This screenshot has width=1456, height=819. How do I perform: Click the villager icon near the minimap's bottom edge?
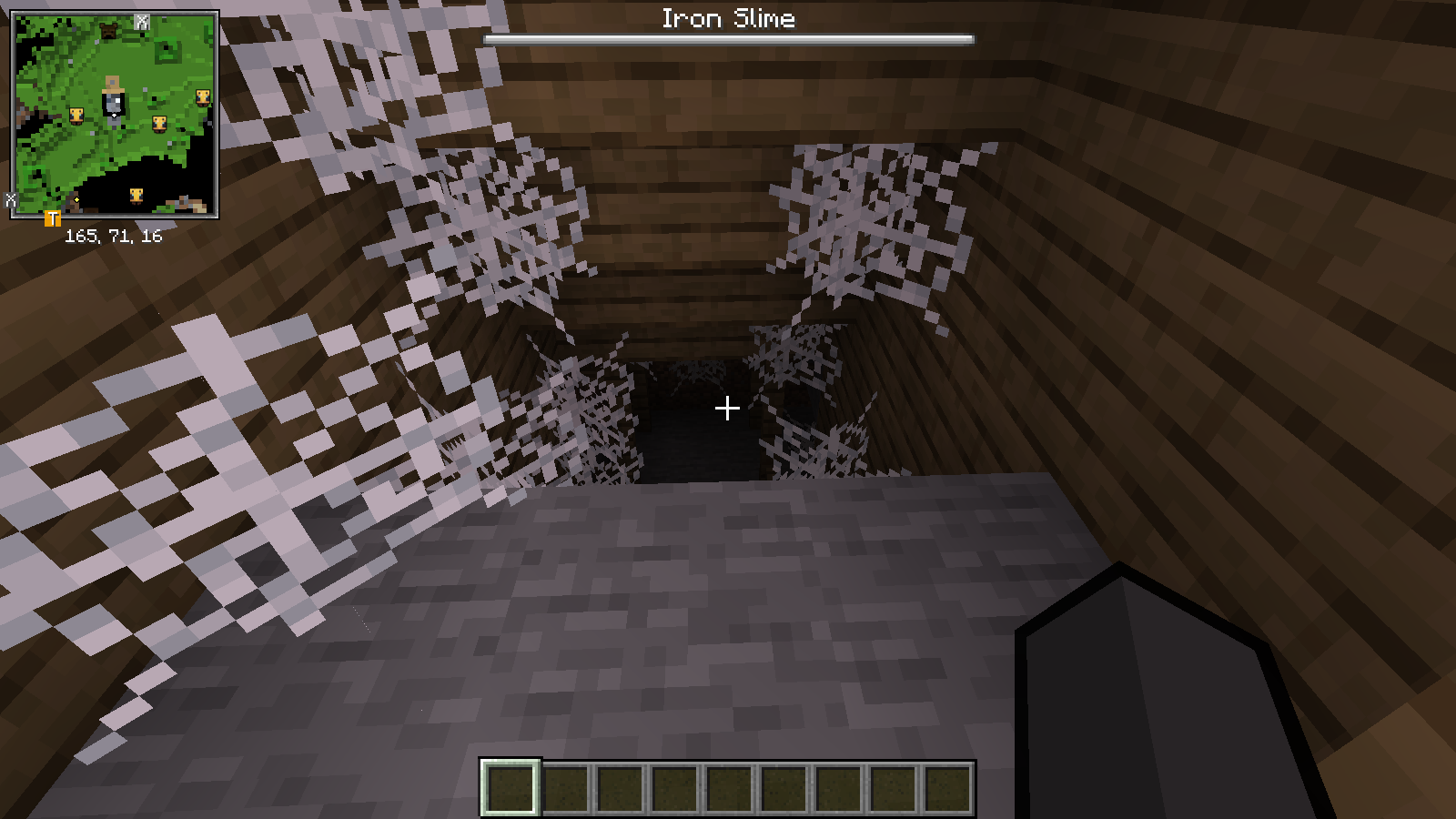pos(136,196)
